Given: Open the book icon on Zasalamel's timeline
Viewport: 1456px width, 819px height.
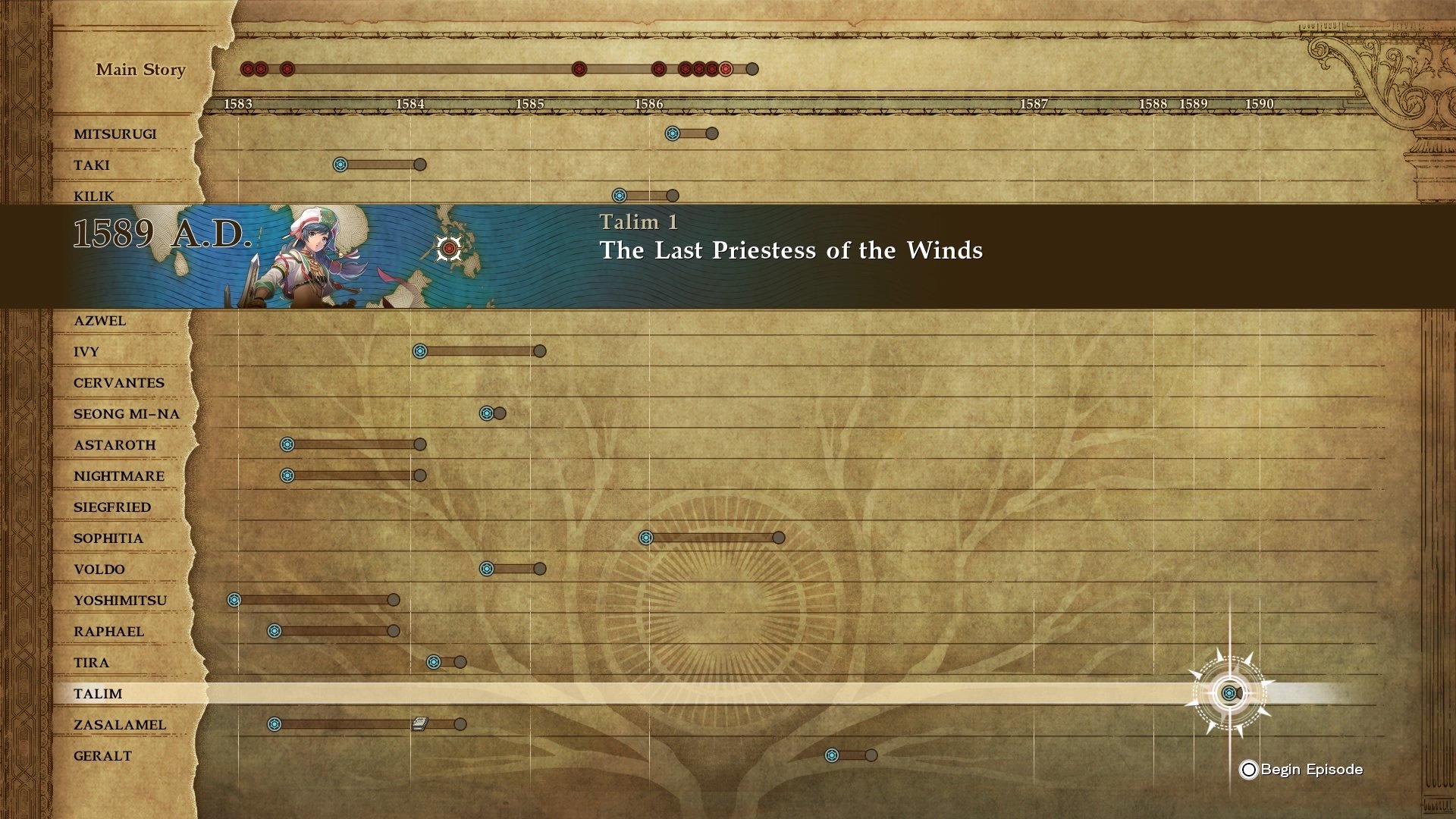Looking at the screenshot, I should coord(419,724).
